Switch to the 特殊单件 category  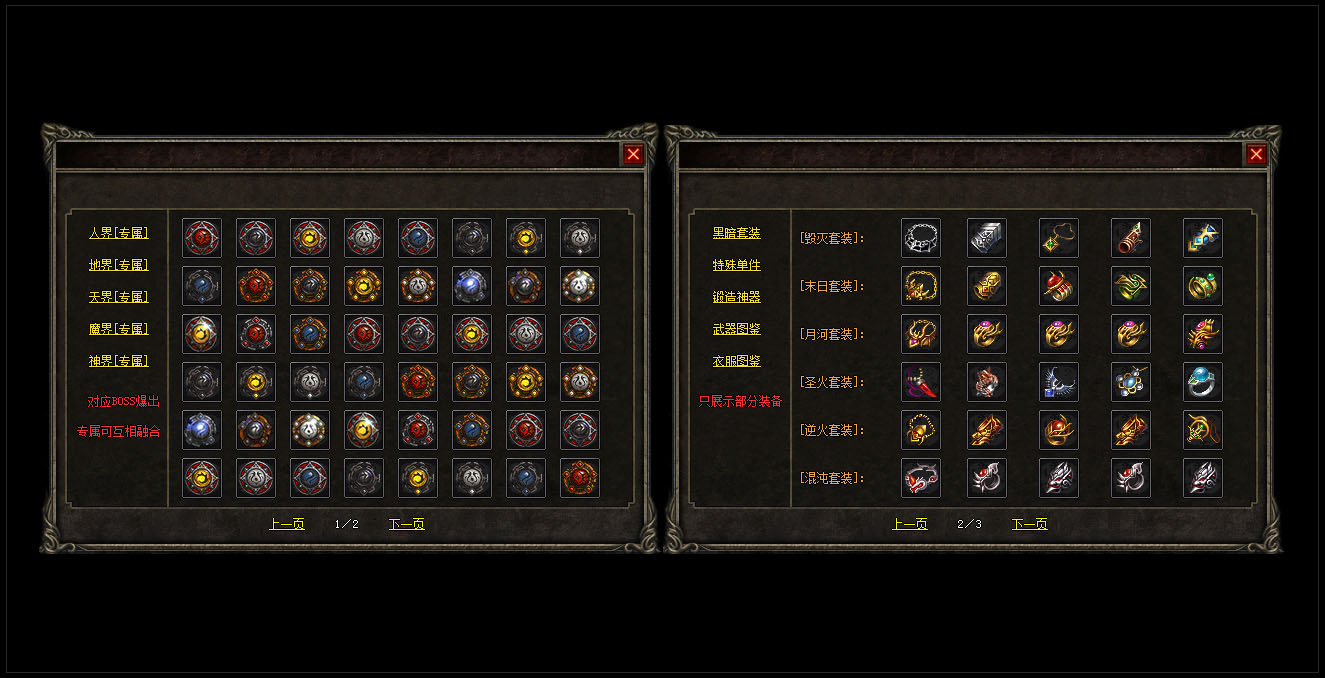[736, 265]
